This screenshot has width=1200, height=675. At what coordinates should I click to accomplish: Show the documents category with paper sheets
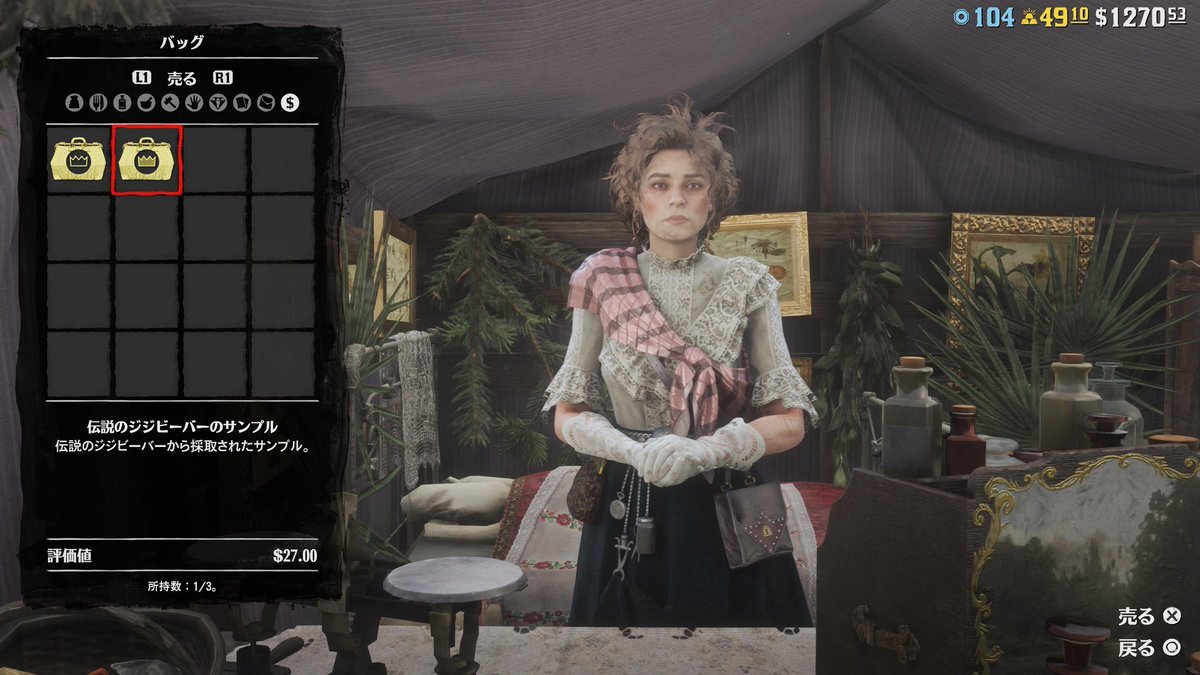[x=242, y=102]
